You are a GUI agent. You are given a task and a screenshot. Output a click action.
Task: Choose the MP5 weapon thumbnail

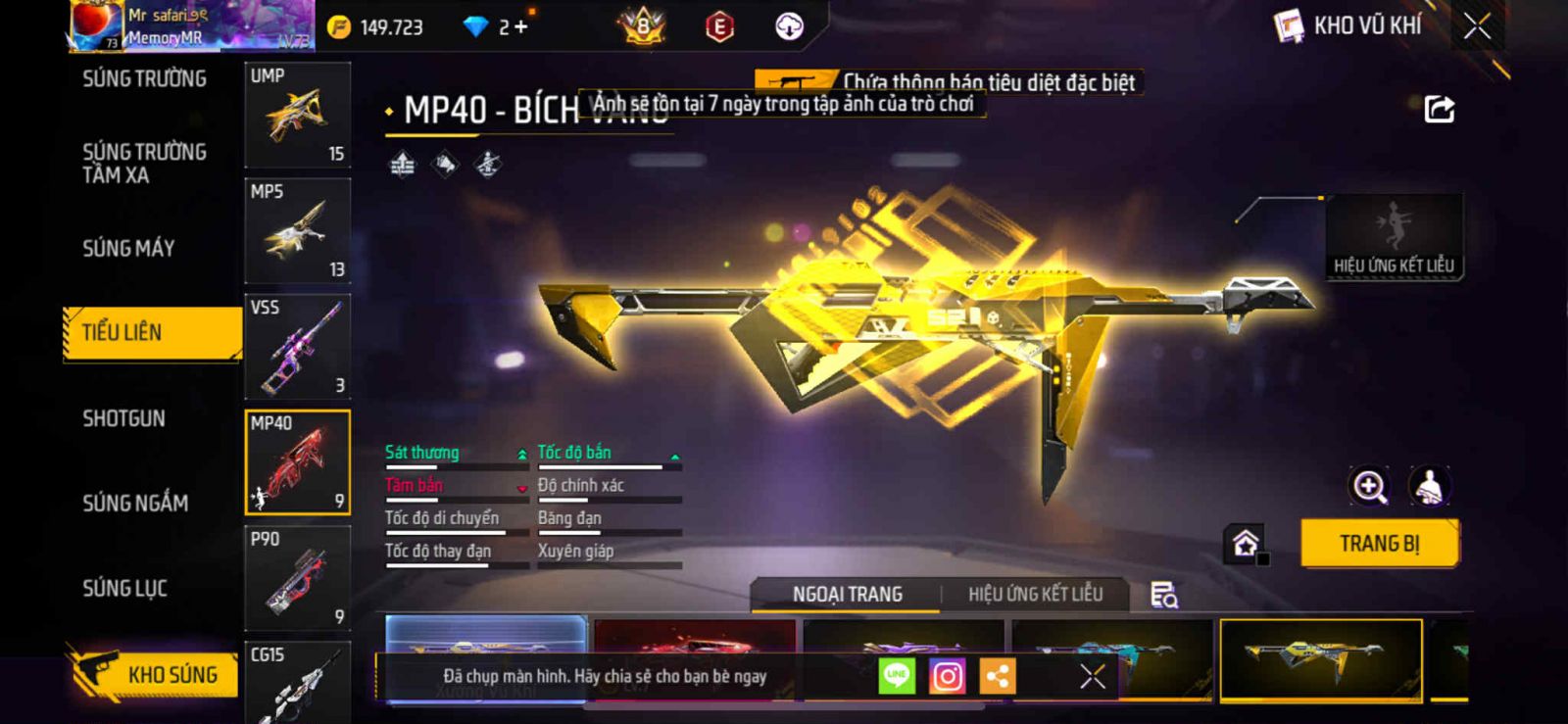(297, 231)
